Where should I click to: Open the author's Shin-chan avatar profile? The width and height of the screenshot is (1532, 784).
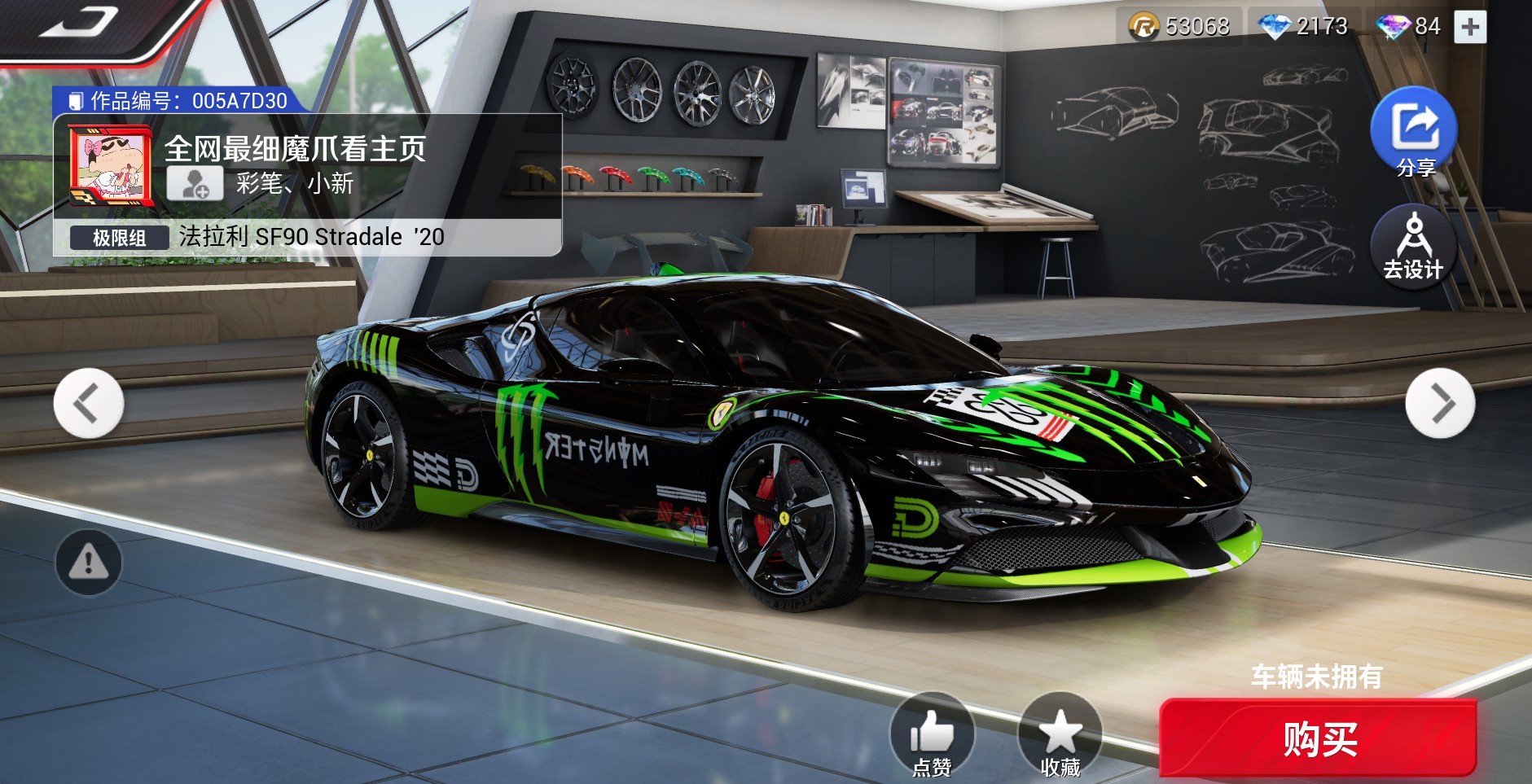pos(110,167)
